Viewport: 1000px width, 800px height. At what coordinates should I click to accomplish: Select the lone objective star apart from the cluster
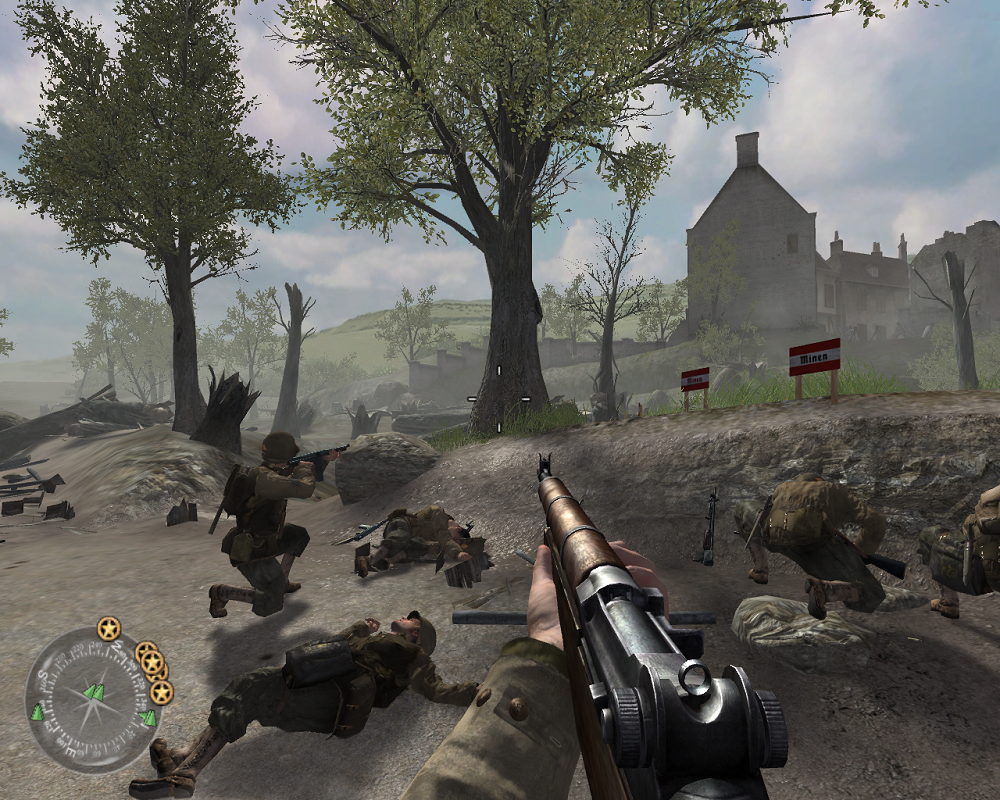[x=108, y=629]
